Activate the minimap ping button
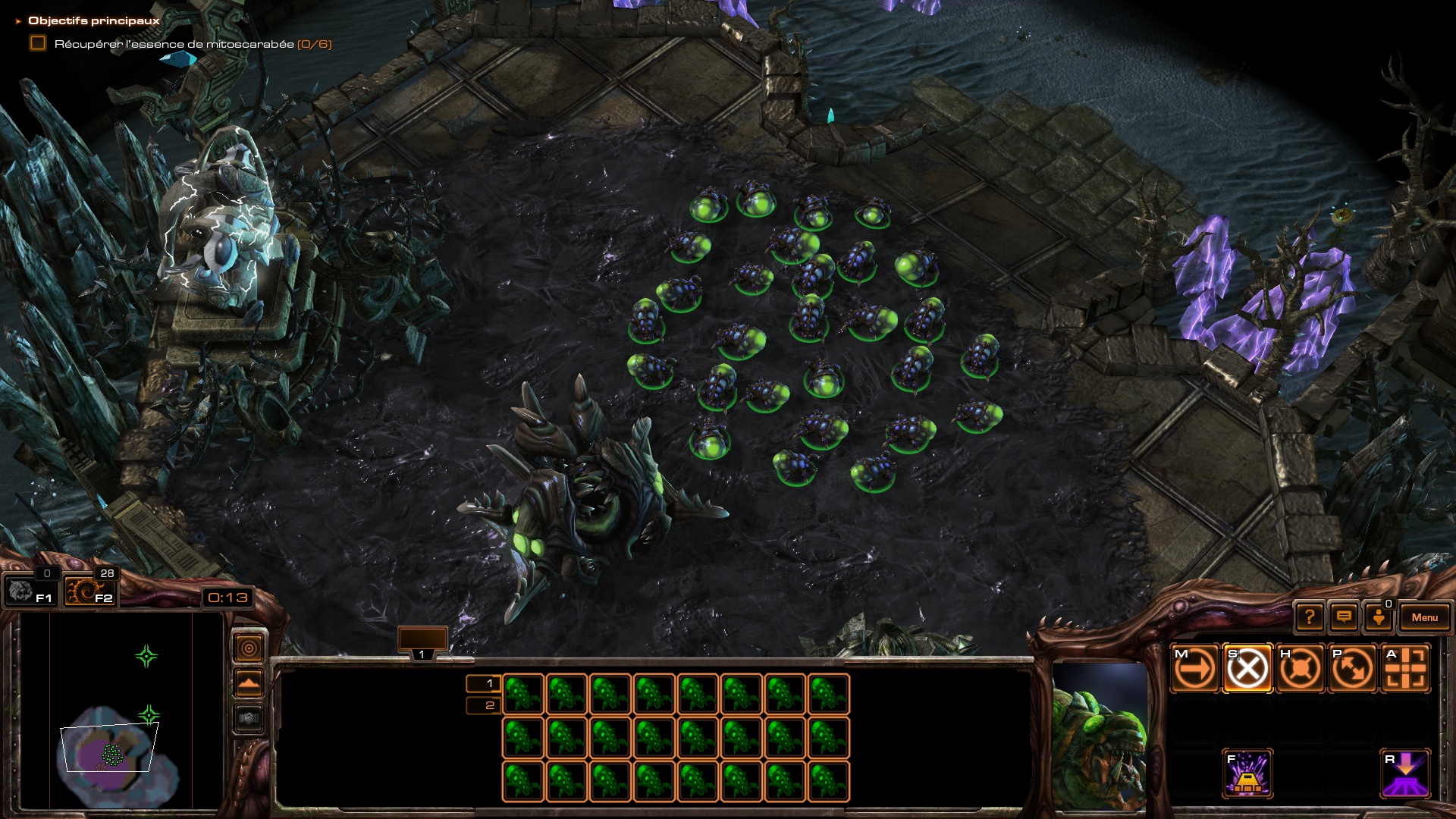 click(x=249, y=648)
